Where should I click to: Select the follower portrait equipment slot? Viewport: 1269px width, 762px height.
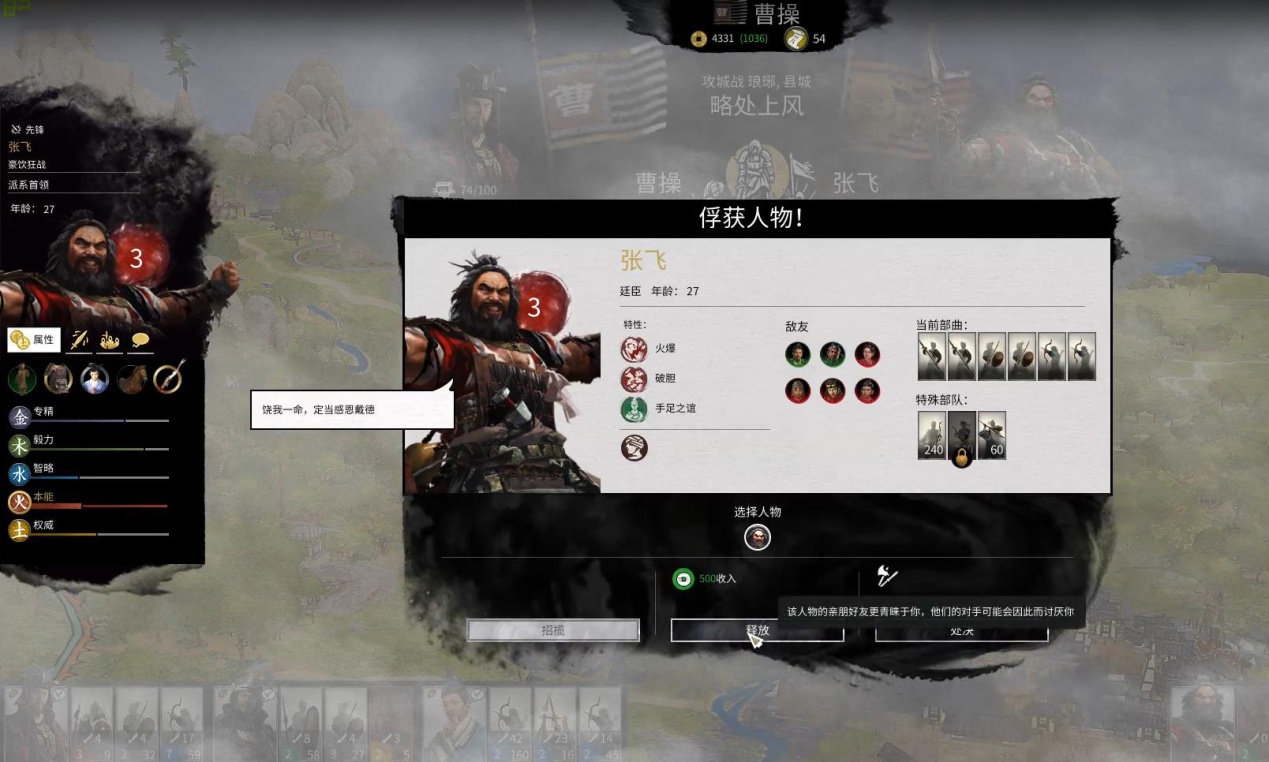95,379
